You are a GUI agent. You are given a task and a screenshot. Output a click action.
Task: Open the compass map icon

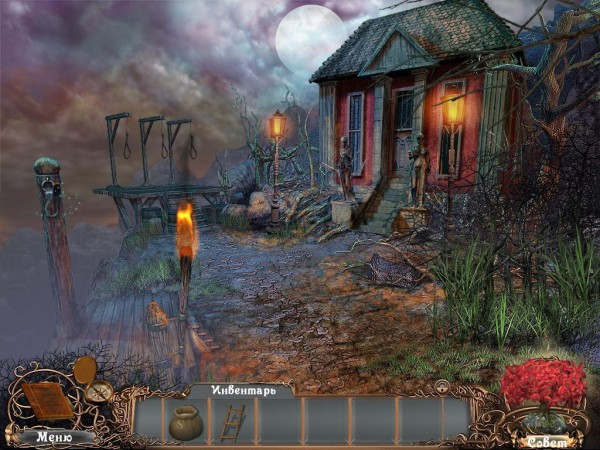pyautogui.click(x=99, y=392)
